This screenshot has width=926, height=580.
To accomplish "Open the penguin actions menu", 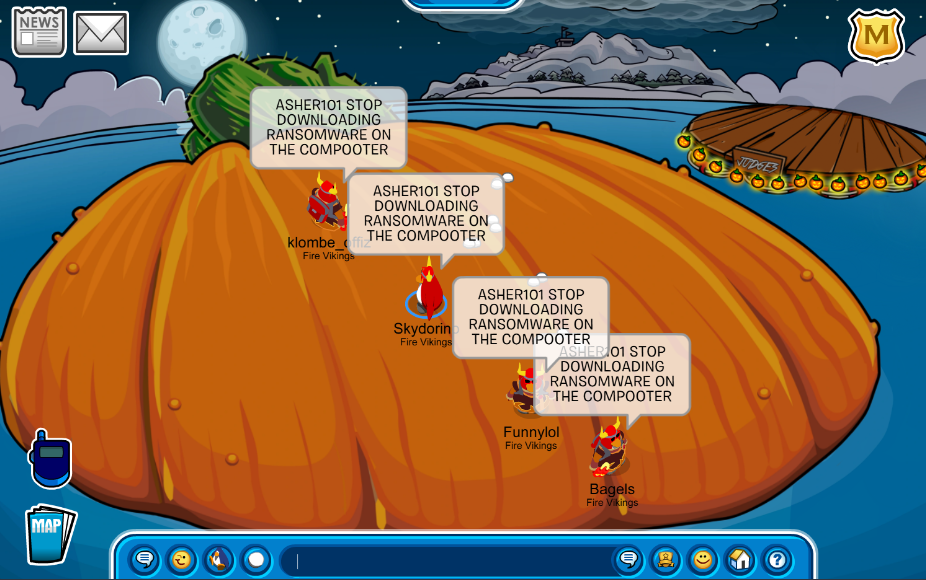I will (219, 559).
